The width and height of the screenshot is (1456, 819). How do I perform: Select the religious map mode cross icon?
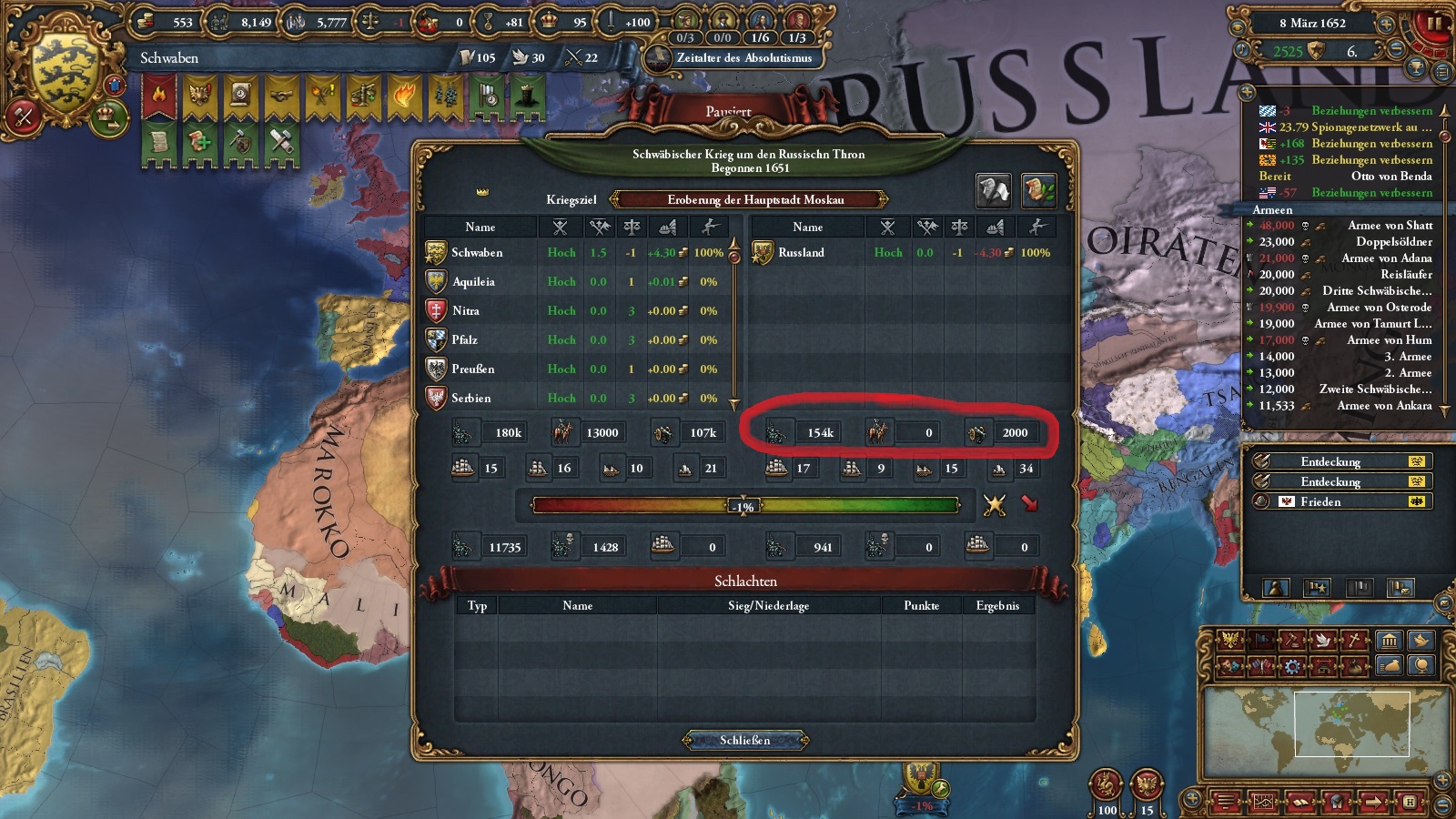tap(1352, 640)
